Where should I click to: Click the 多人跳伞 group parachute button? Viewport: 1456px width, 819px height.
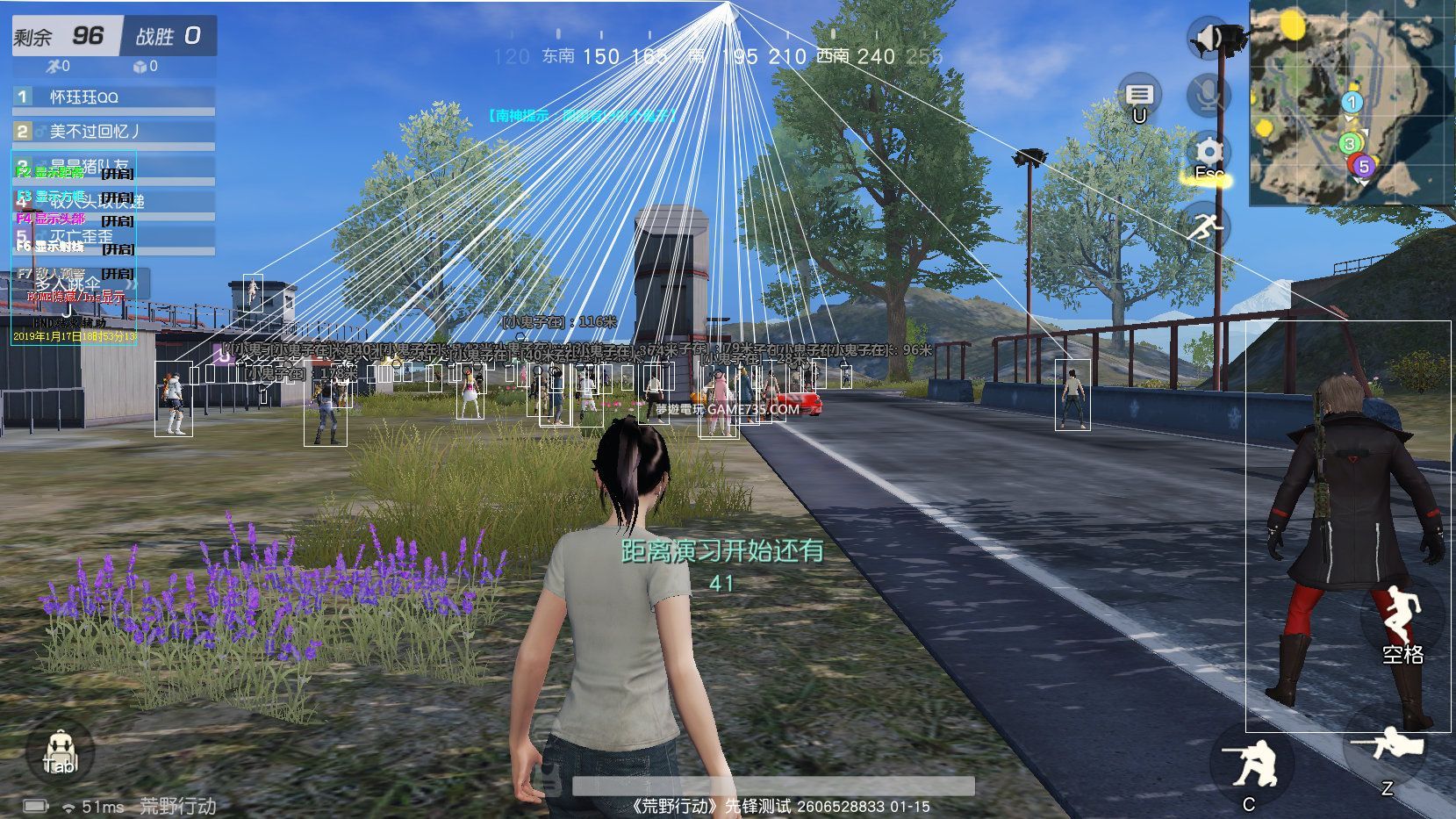point(68,284)
